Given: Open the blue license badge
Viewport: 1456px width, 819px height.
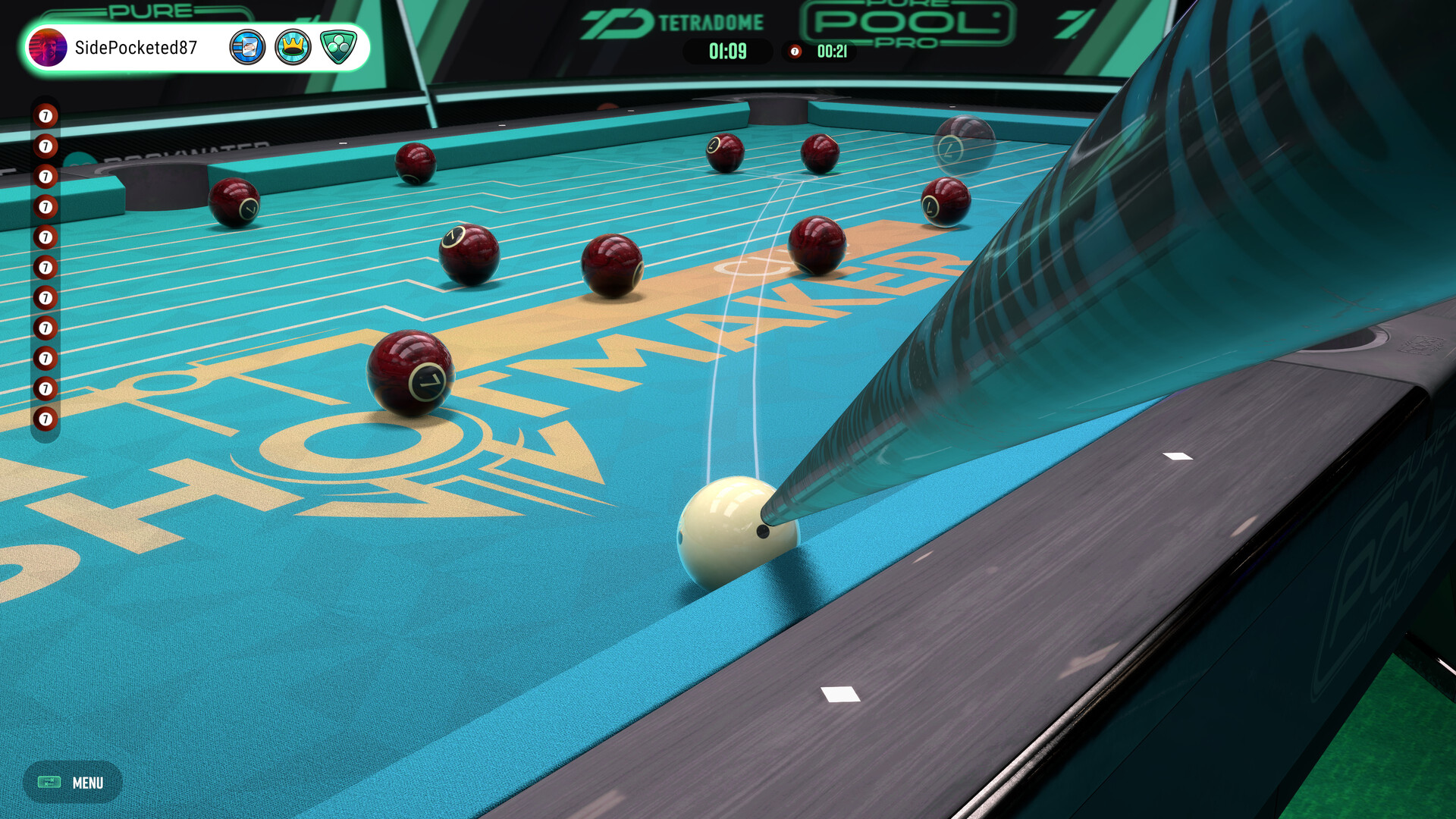Looking at the screenshot, I should [249, 46].
